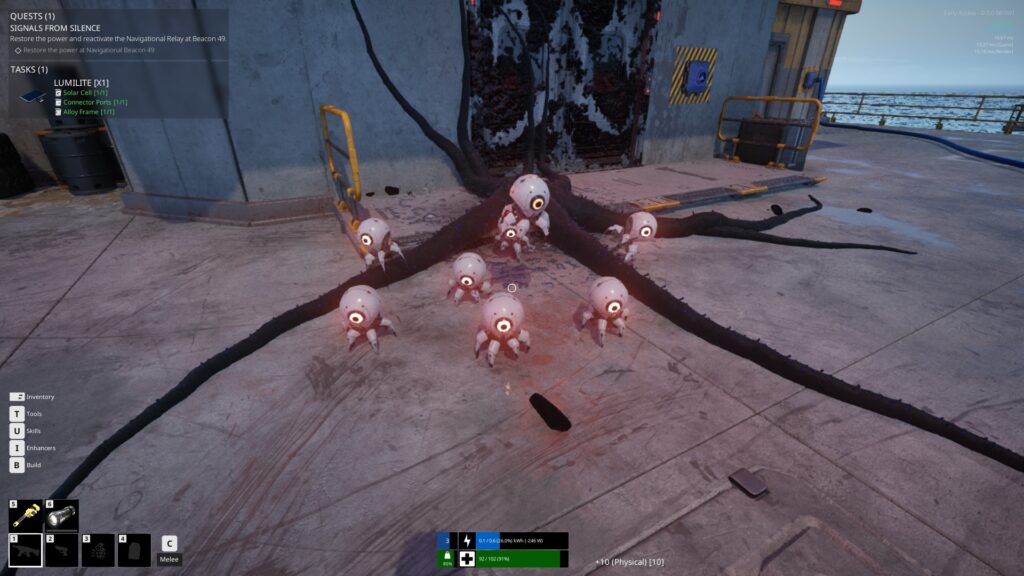Image resolution: width=1024 pixels, height=576 pixels.
Task: Open the Build menu shortcut
Action: point(17,465)
